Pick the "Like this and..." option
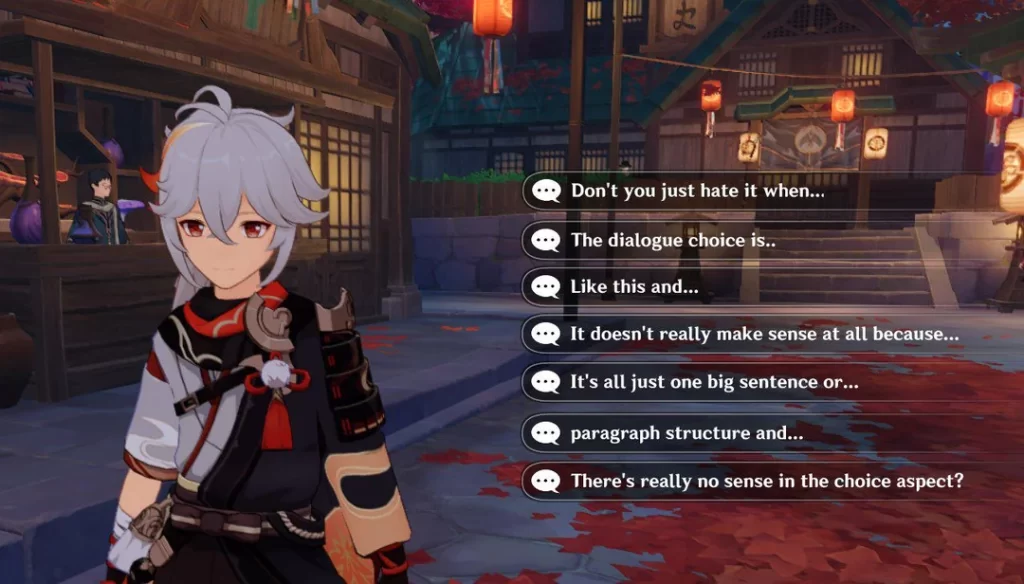Screen dimensions: 1024x584 [634, 287]
